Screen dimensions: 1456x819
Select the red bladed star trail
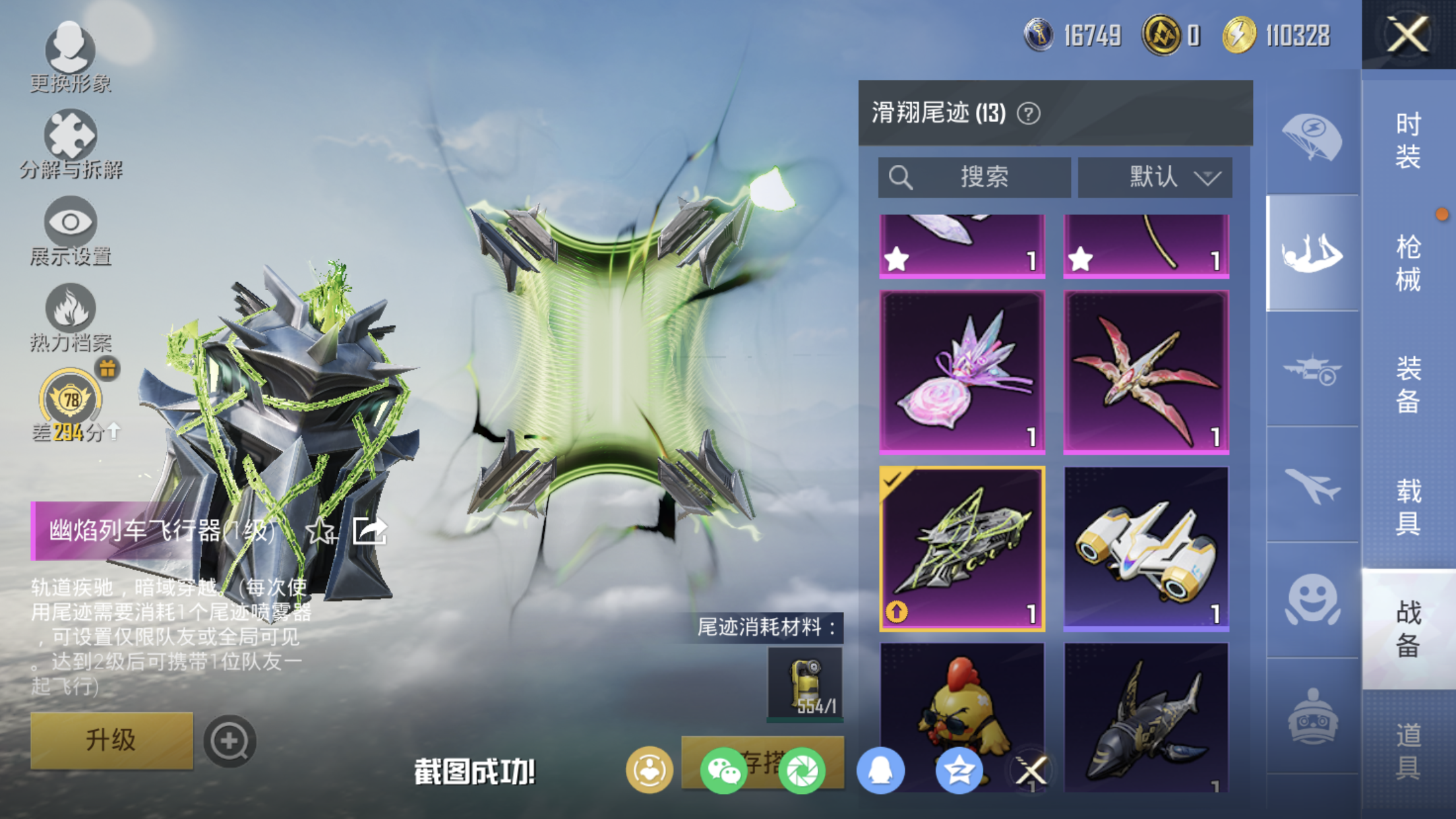(x=1146, y=372)
